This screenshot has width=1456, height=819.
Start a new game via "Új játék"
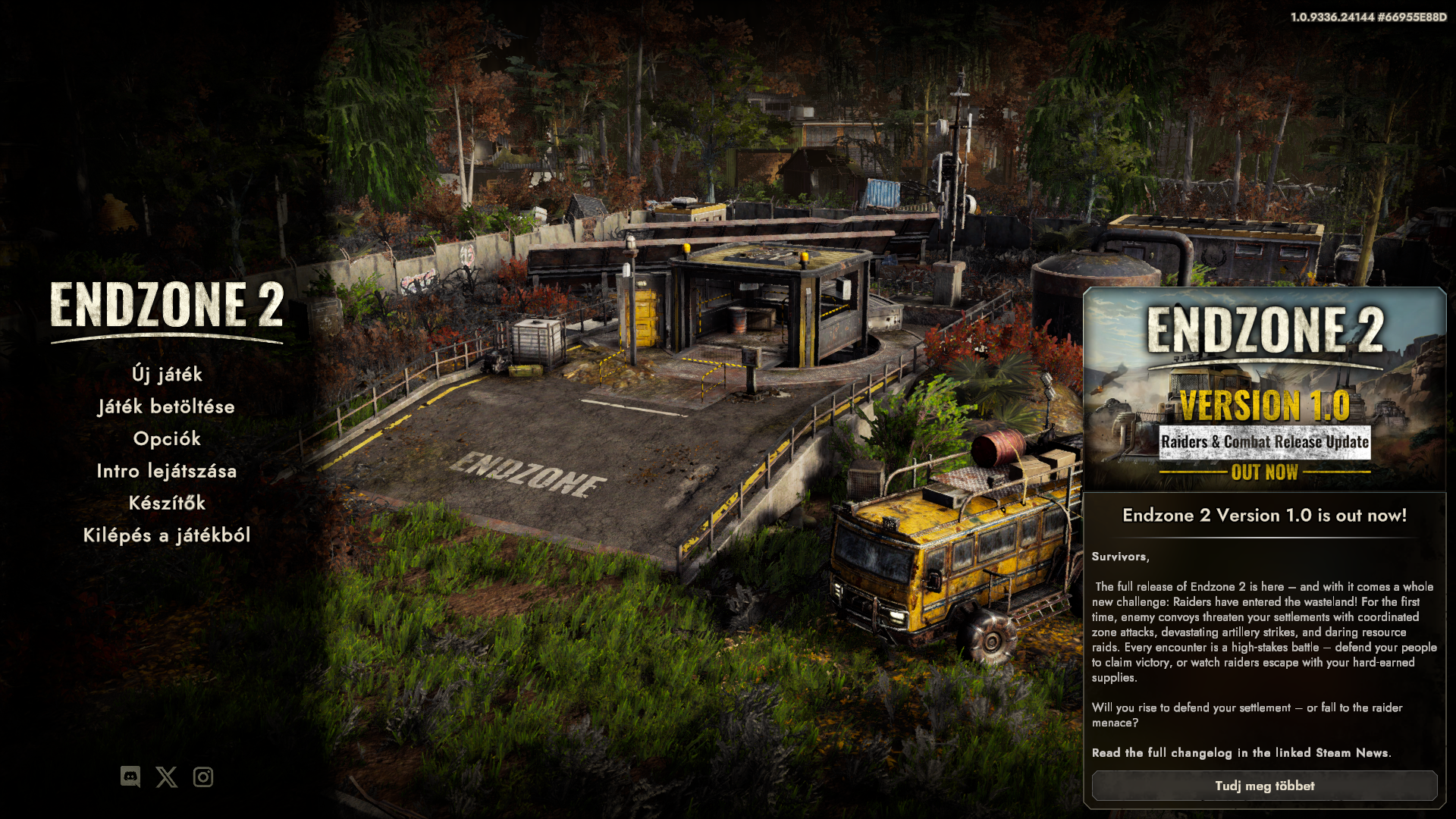click(167, 375)
